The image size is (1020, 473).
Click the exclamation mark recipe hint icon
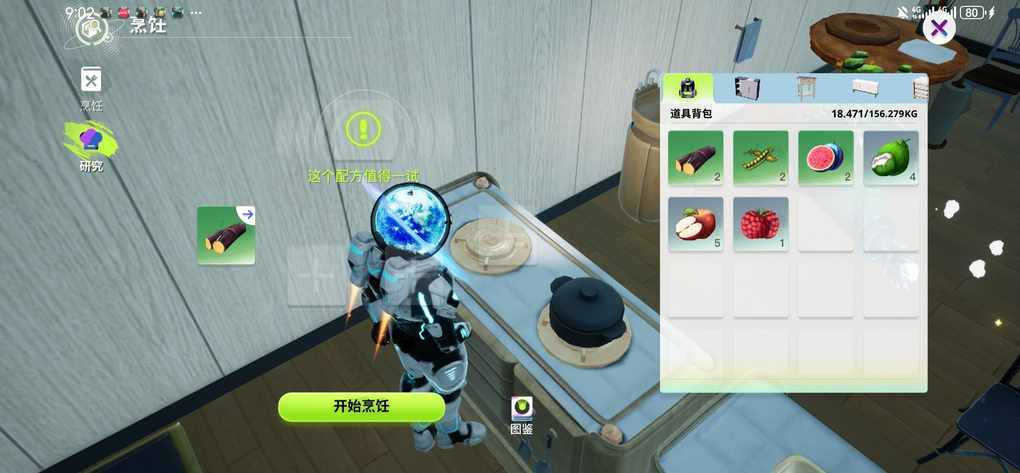(x=363, y=128)
